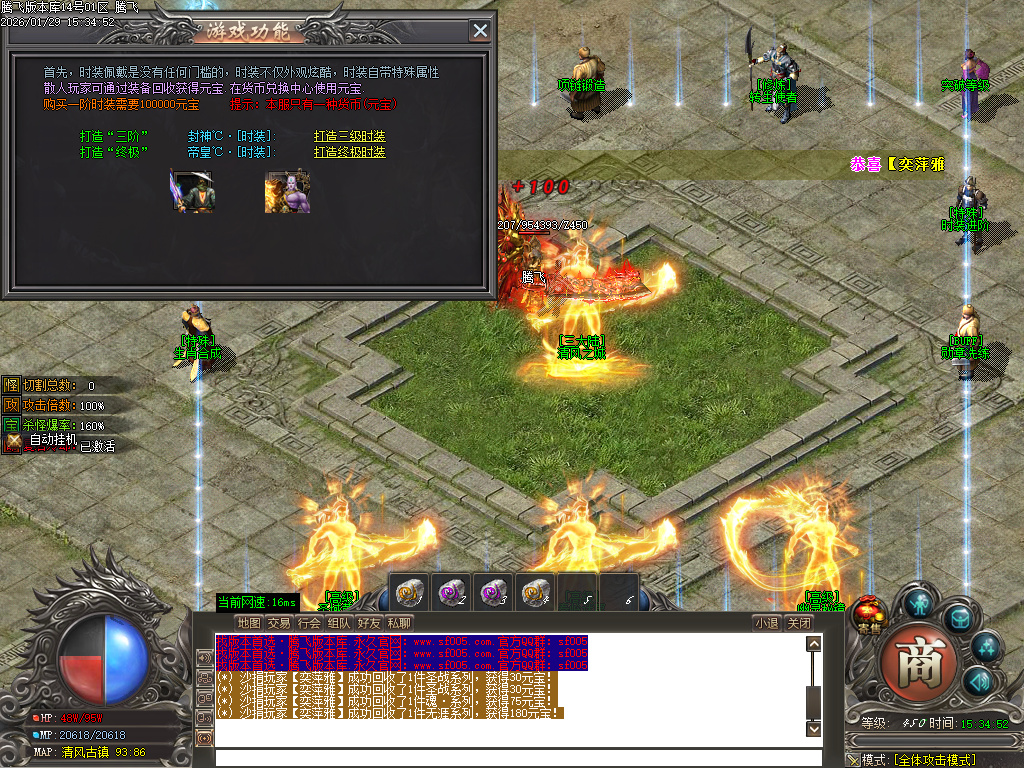1024x768 pixels.
Task: Click the 打造终极时装 link
Action: point(349,152)
